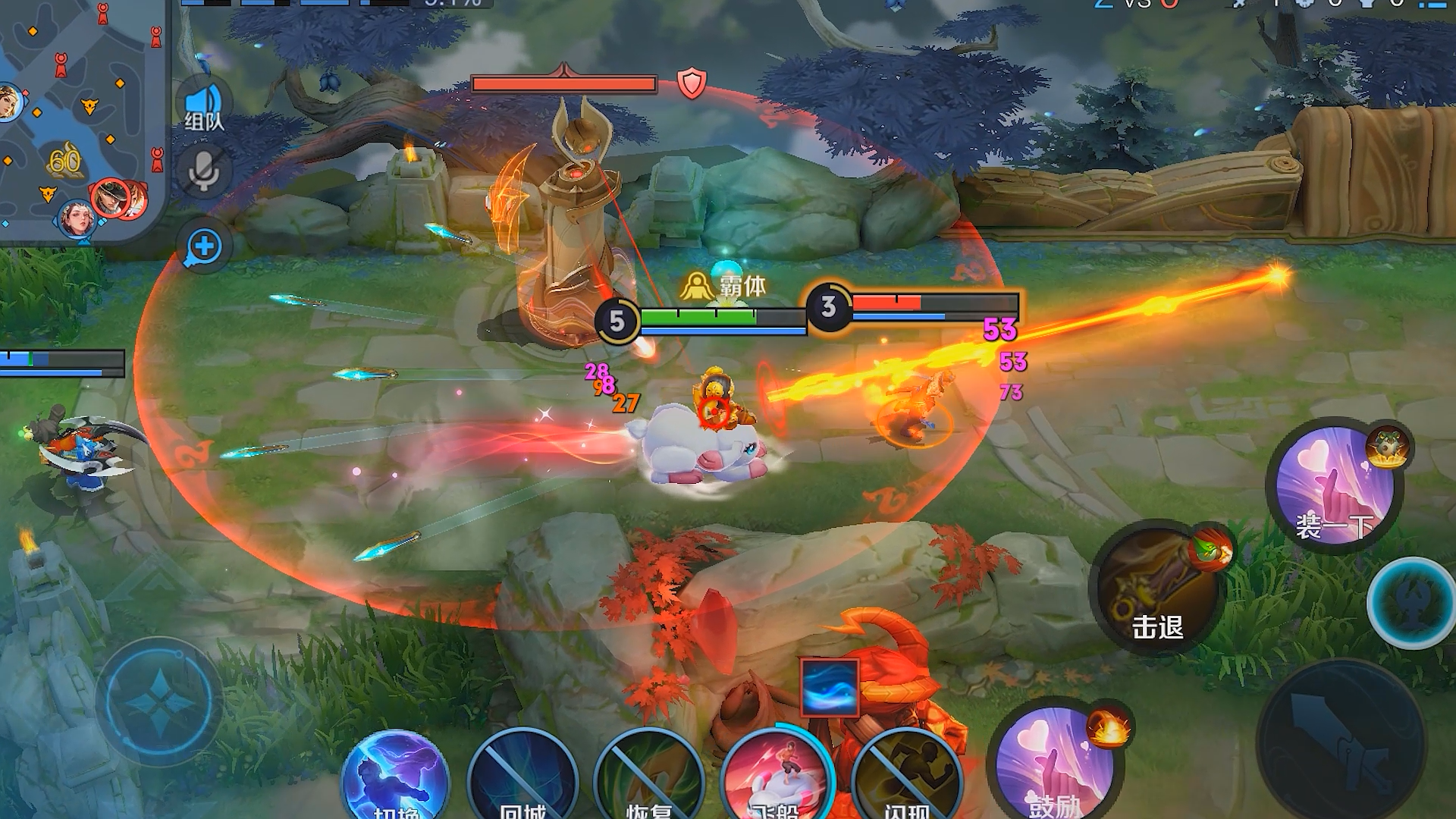This screenshot has width=1456, height=819.
Task: Toggle the 组队 team voice speaker
Action: coord(203,106)
